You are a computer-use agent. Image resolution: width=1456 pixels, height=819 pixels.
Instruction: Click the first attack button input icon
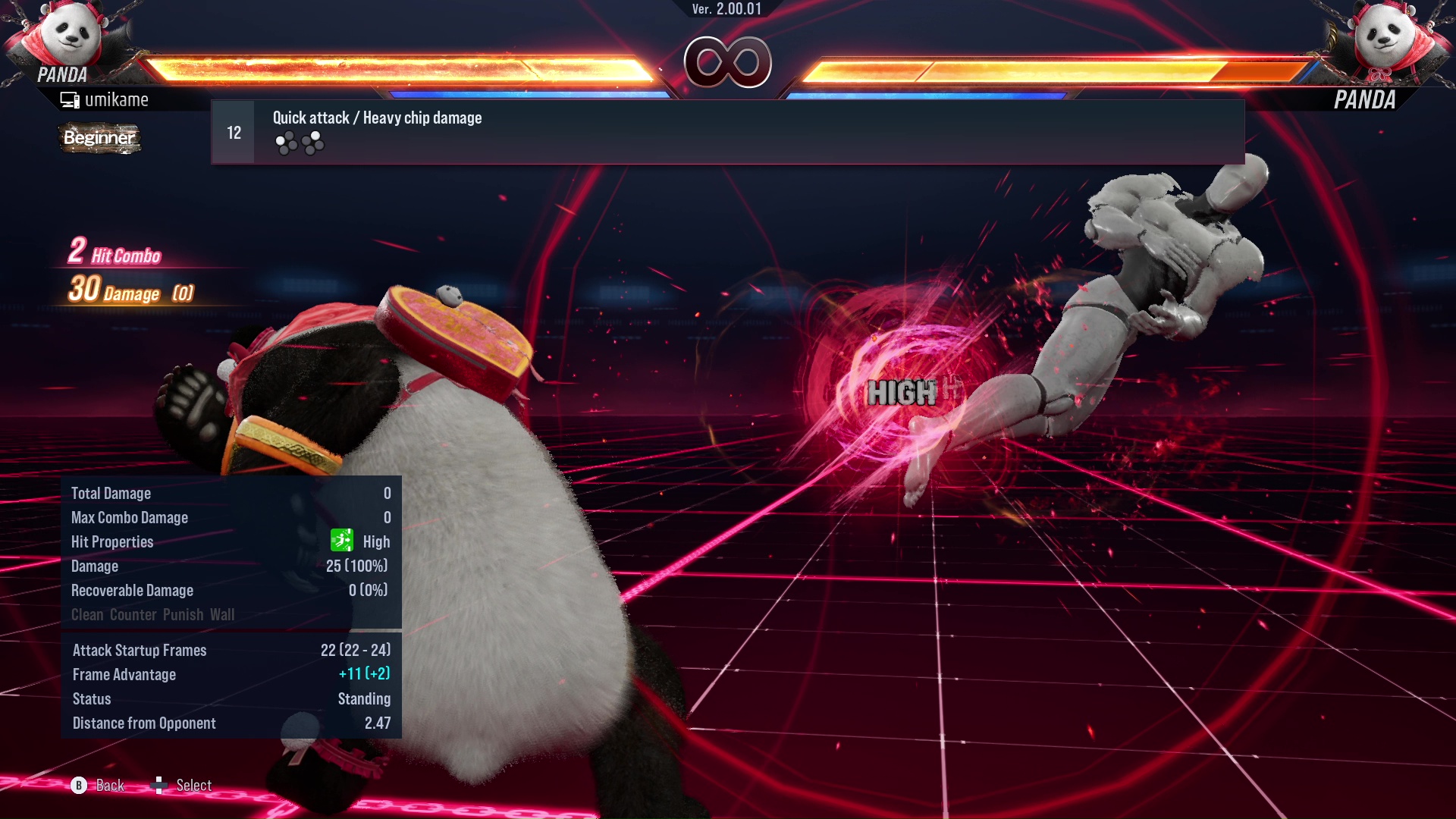[x=285, y=141]
